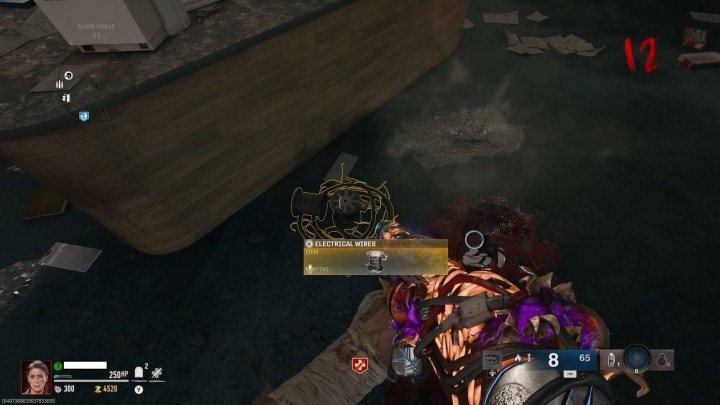Image resolution: width=720 pixels, height=405 pixels.
Task: Select the syringe item icon
Action: click(157, 372)
